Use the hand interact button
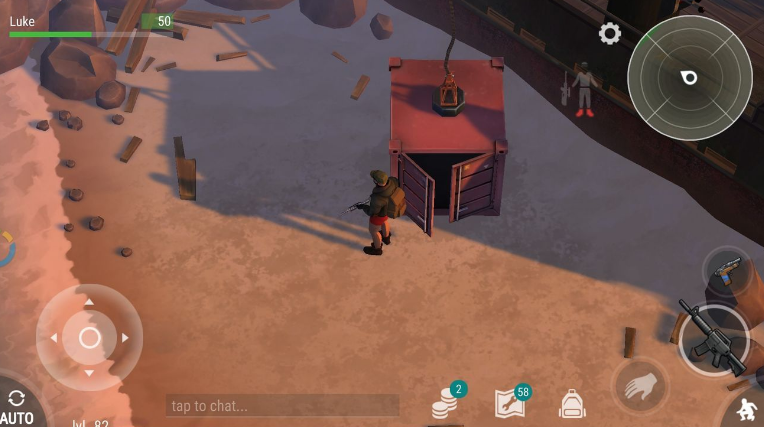Screen dimensions: 764x427 (639, 385)
